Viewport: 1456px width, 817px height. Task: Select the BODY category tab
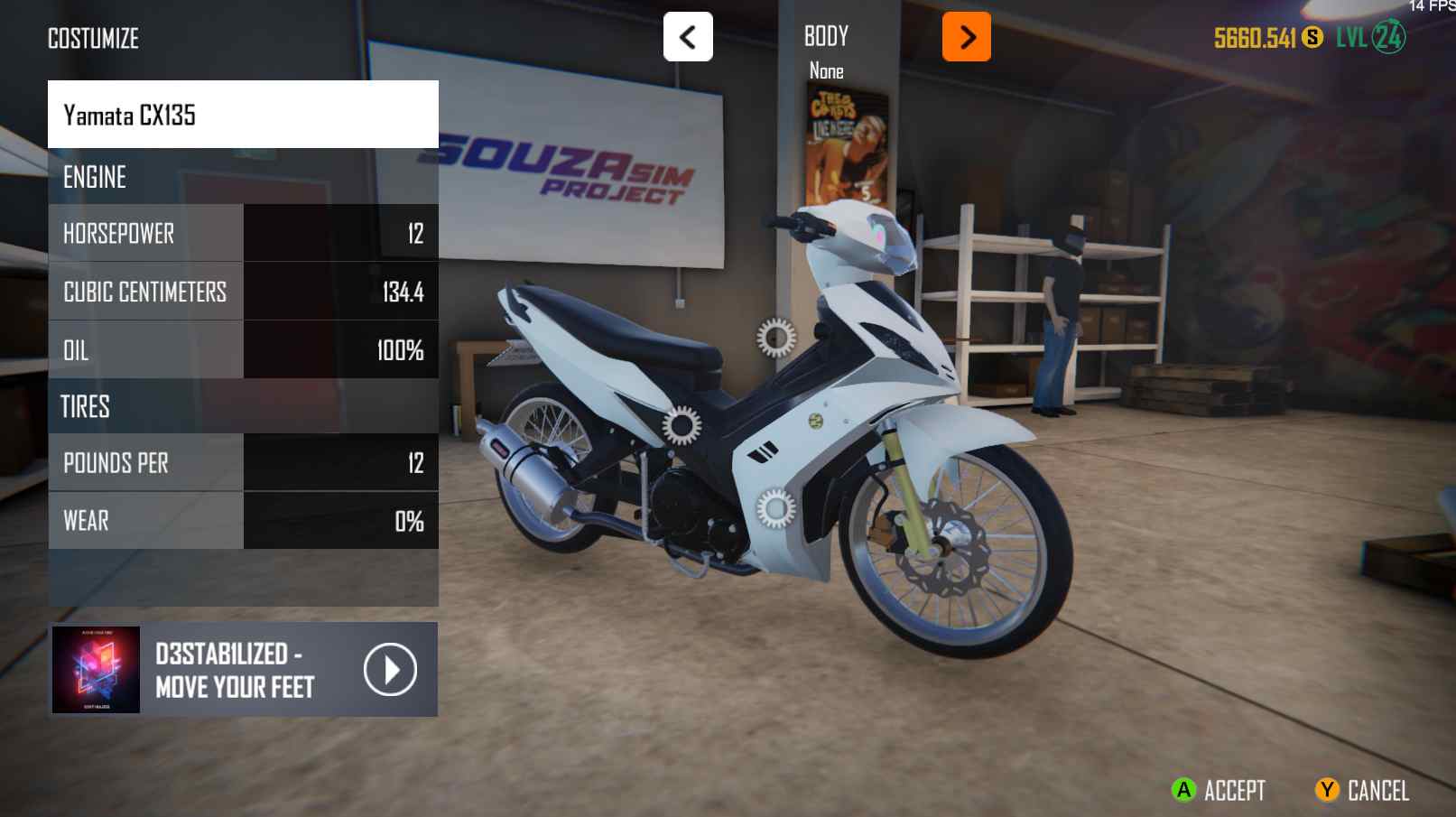tap(826, 36)
